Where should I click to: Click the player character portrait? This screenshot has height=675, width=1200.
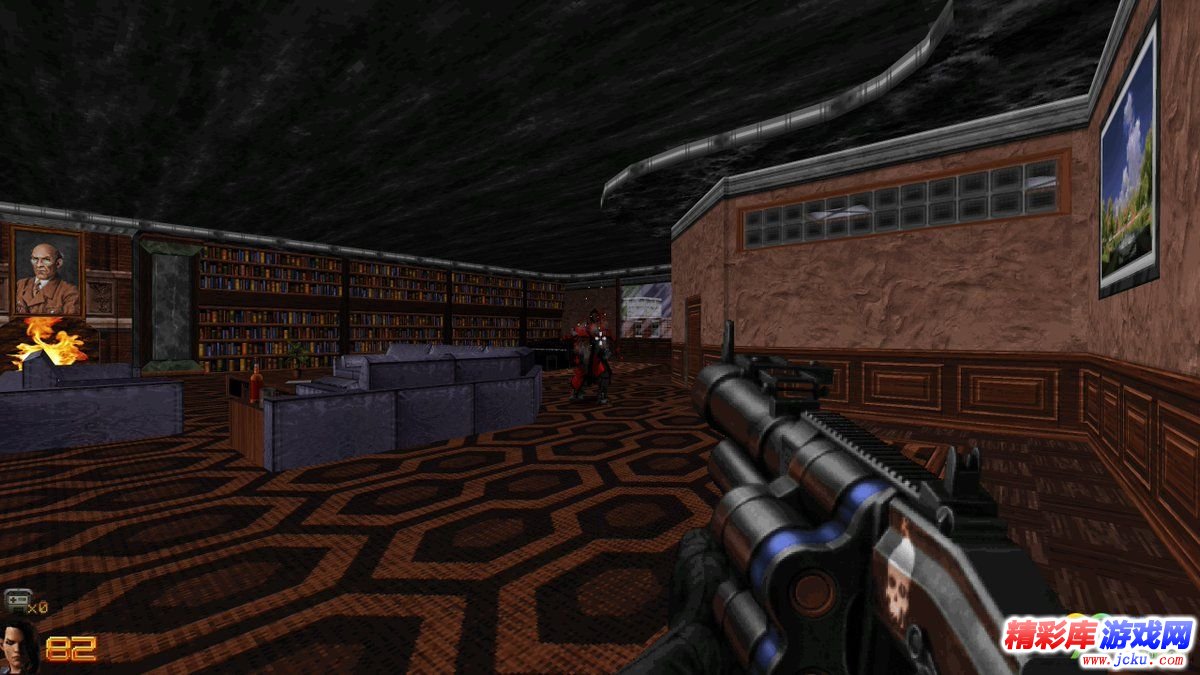pyautogui.click(x=19, y=648)
